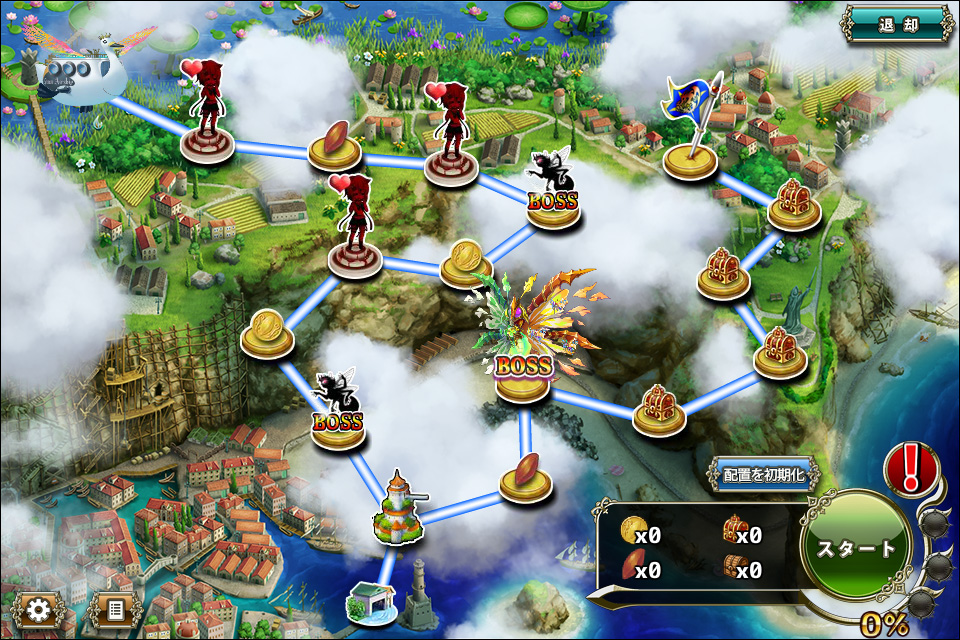Open the red exclamation mark alert
The height and width of the screenshot is (640, 960).
point(911,468)
